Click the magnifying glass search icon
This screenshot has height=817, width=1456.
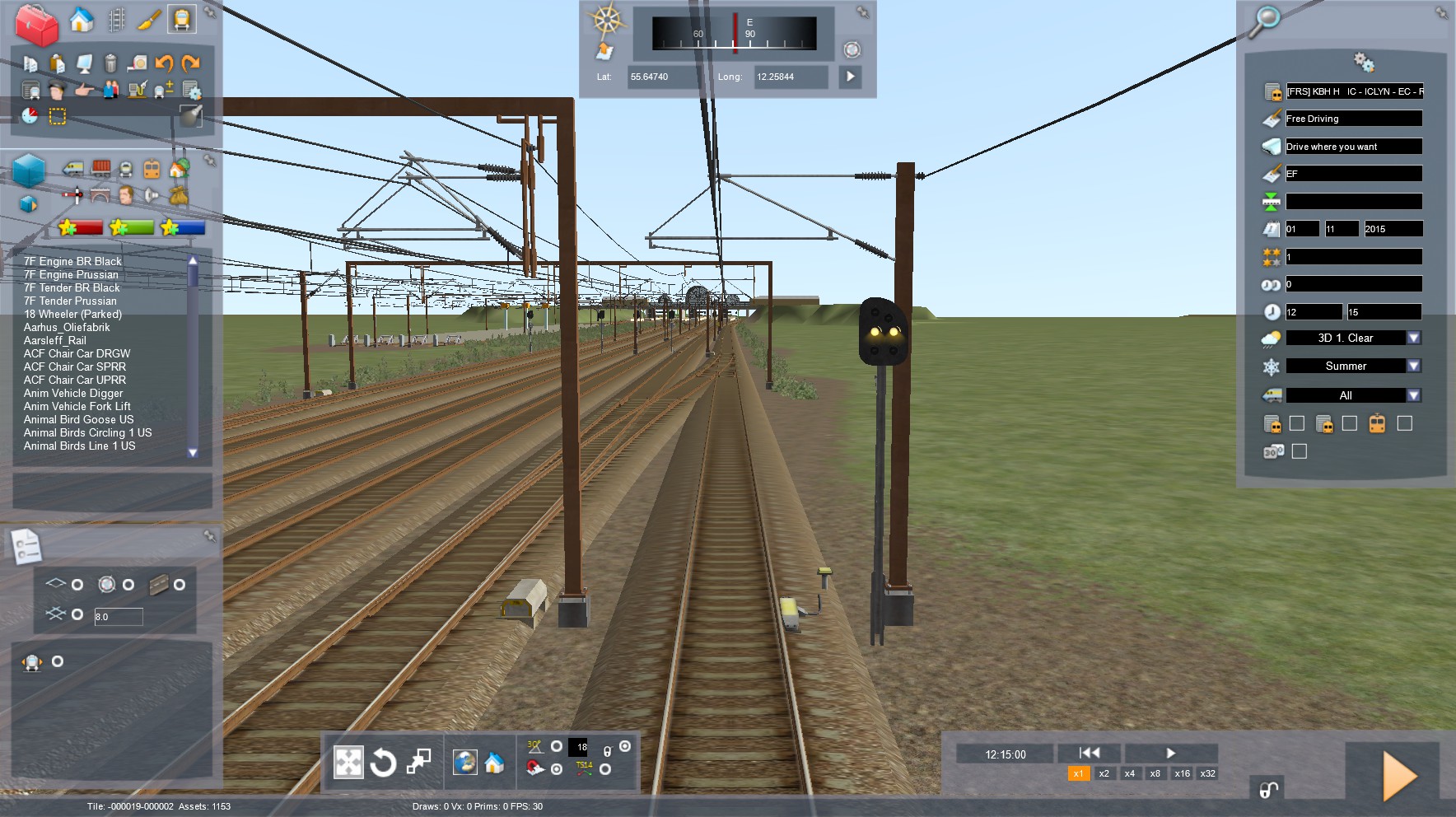[1265, 20]
